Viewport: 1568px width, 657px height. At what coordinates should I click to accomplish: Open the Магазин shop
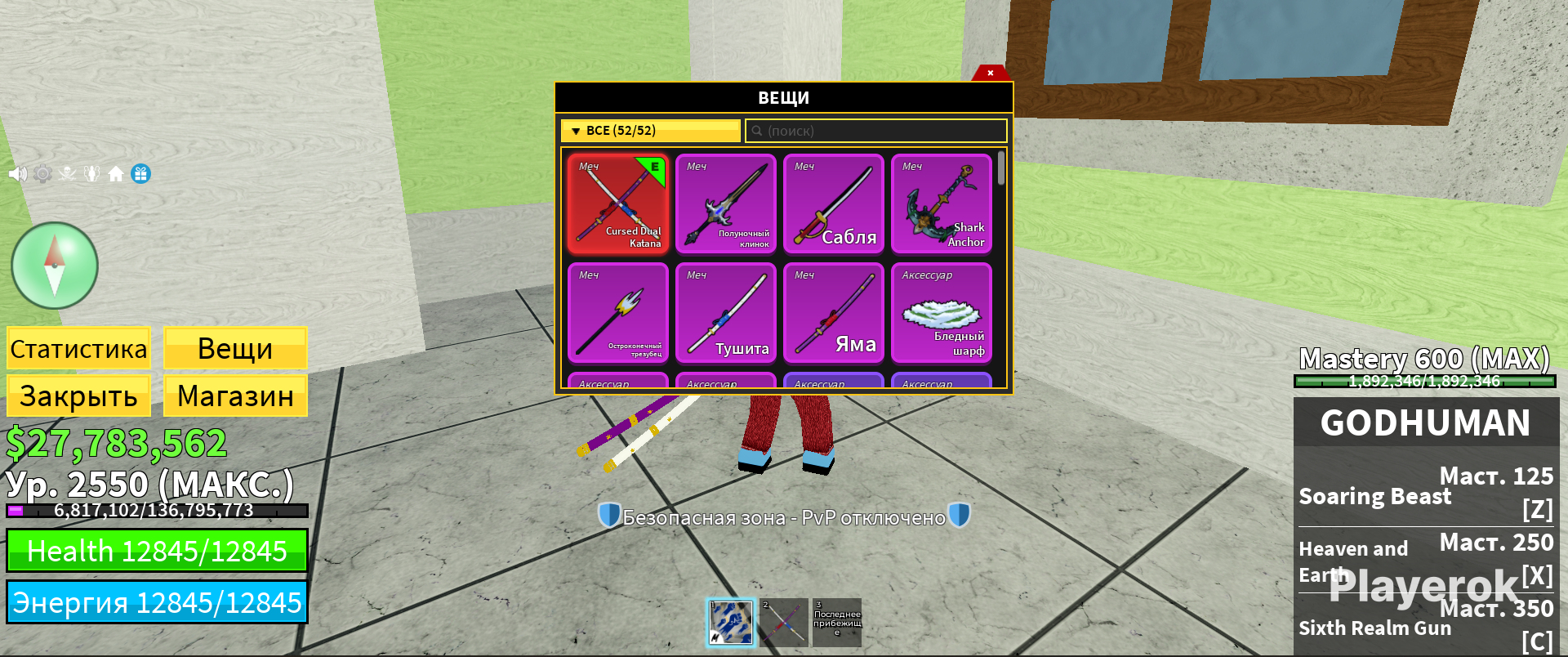pos(235,396)
